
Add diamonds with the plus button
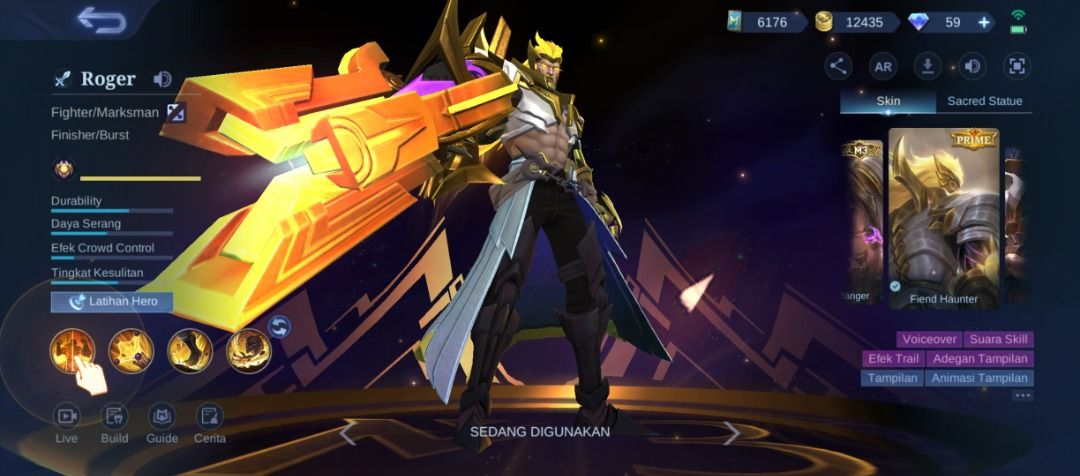[x=984, y=22]
